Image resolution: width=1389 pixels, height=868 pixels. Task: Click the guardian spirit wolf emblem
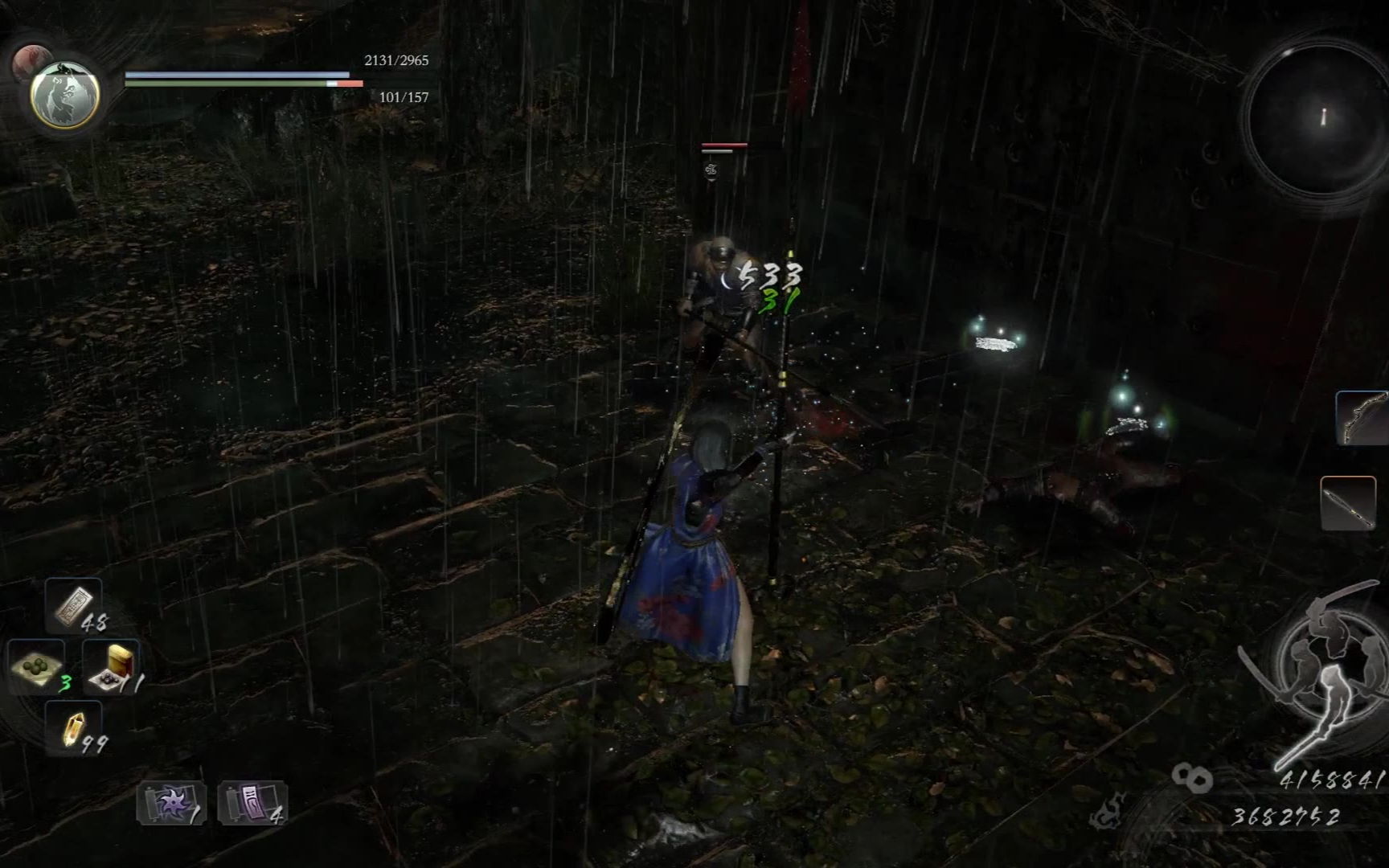point(65,94)
